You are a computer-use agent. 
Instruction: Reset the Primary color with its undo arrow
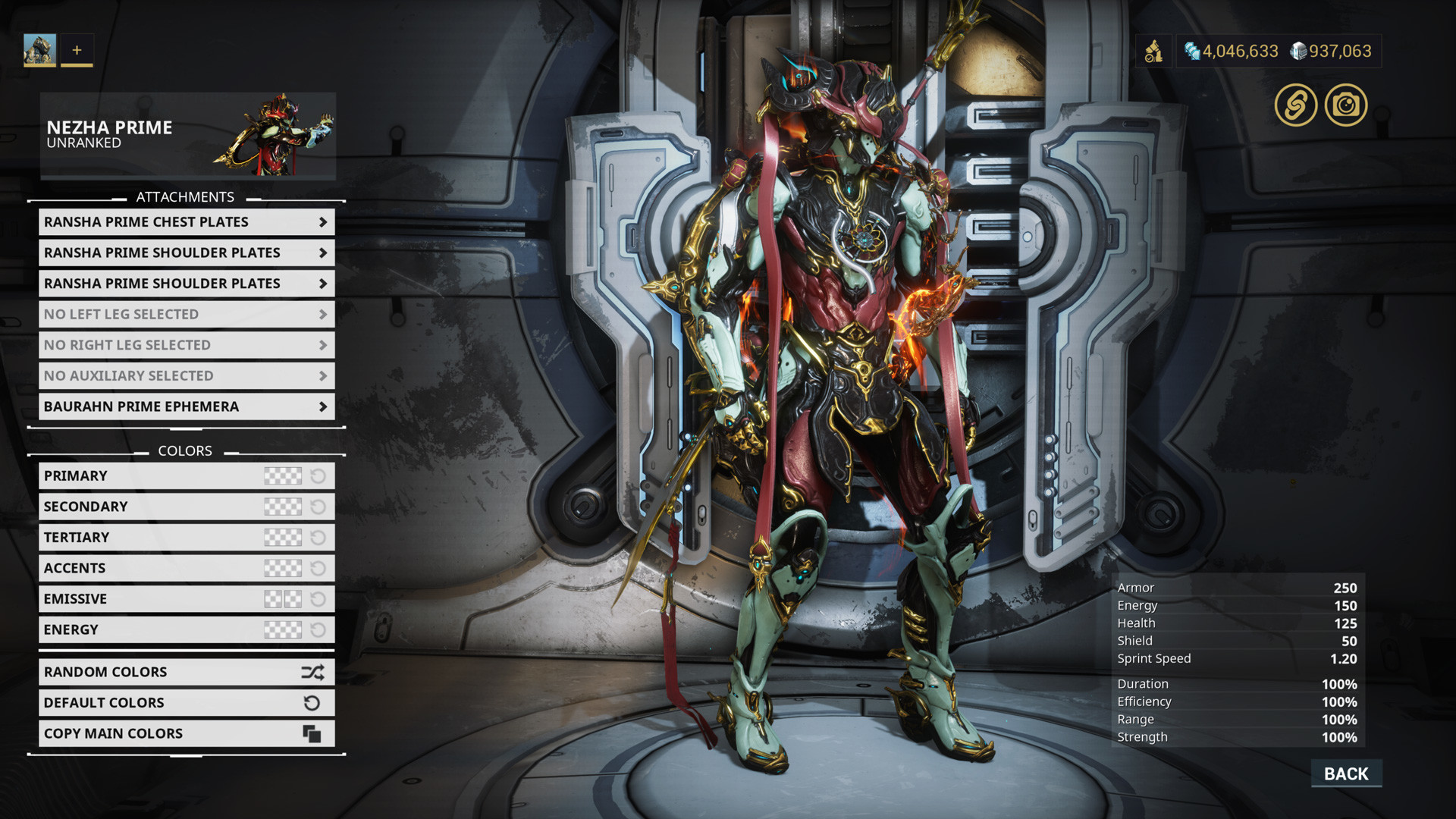click(317, 475)
